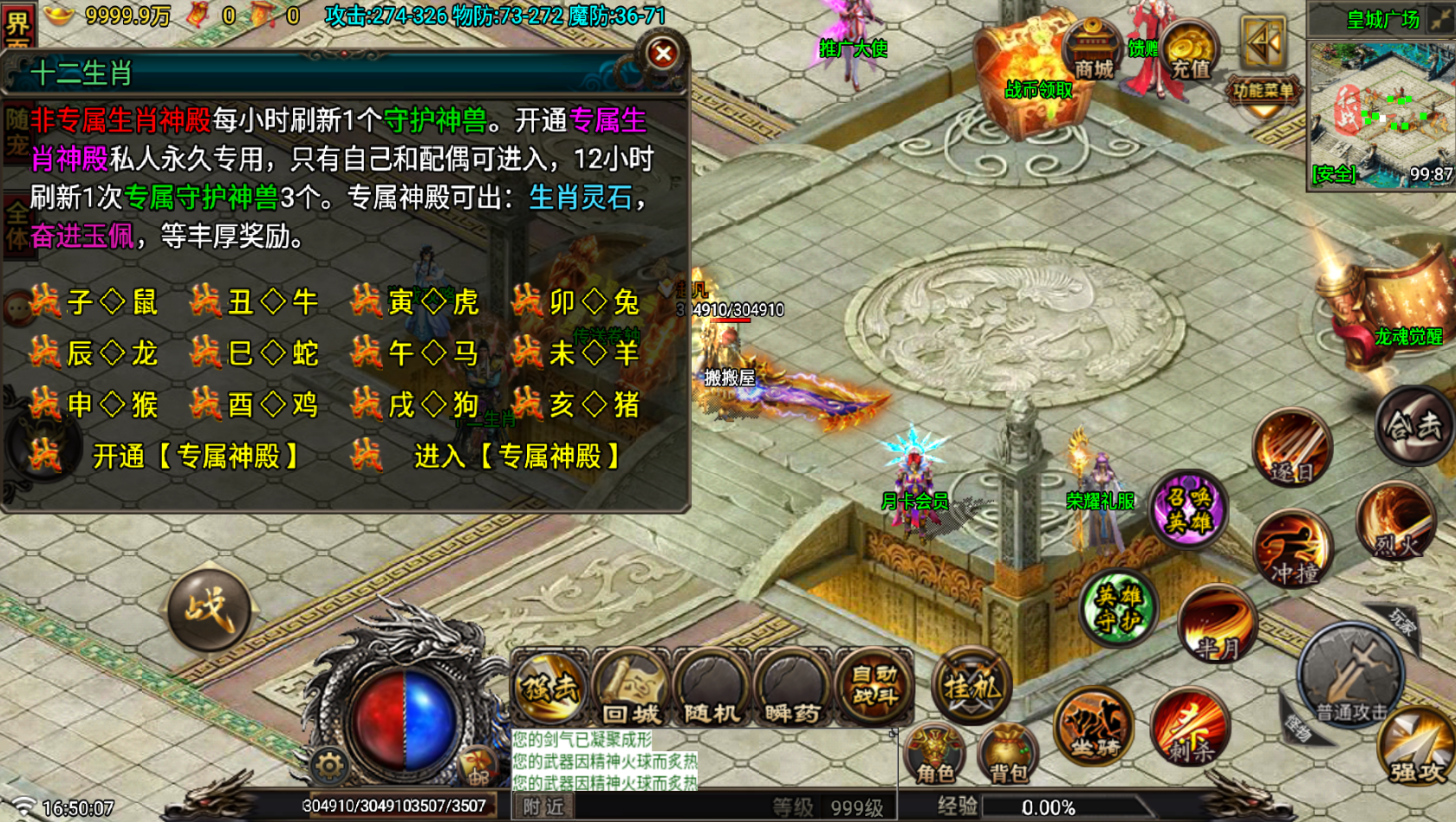The height and width of the screenshot is (822, 1456).
Task: Open the 附近 chat channel selector
Action: (542, 806)
